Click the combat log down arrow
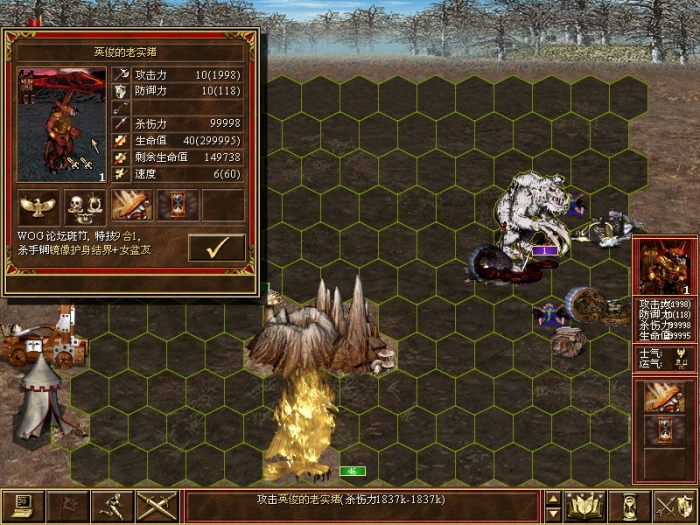This screenshot has height=525, width=700. pos(554,514)
